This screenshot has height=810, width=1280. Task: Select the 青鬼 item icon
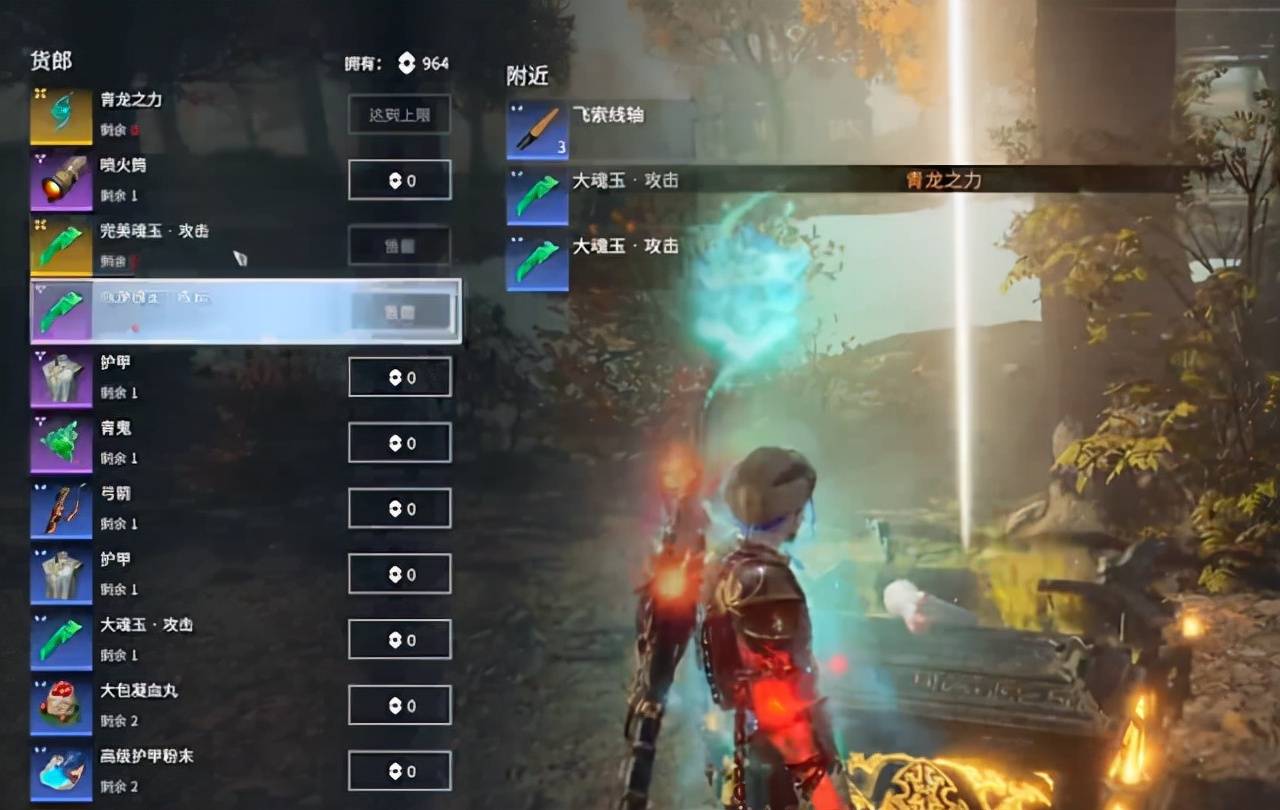click(61, 443)
